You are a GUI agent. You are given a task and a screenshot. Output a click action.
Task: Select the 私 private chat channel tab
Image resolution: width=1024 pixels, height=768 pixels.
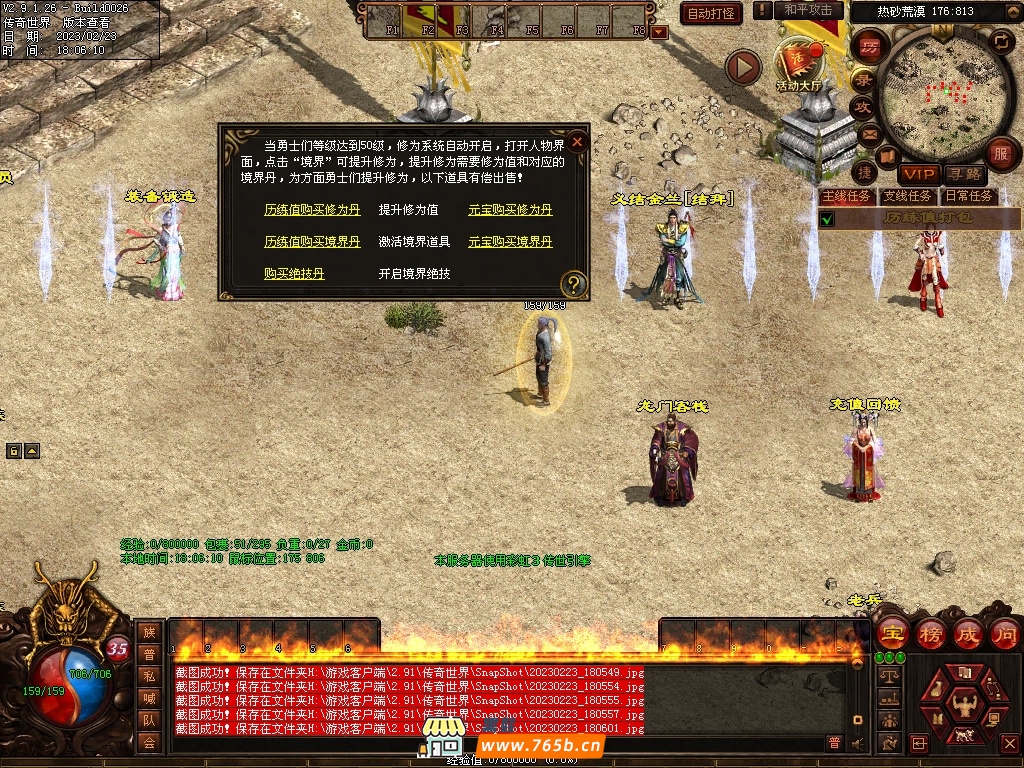[x=149, y=675]
